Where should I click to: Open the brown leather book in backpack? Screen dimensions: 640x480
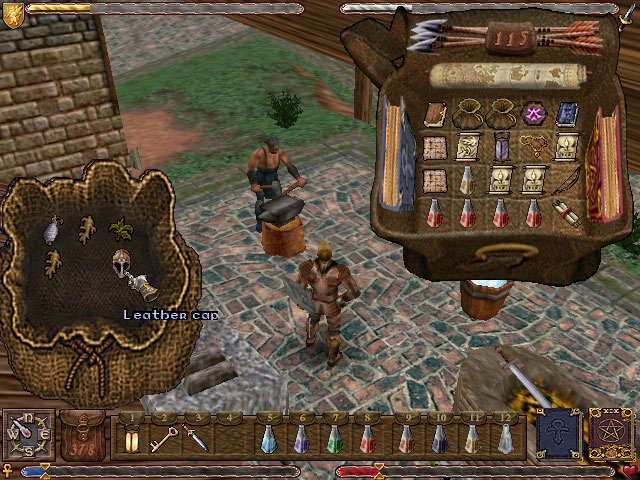(435, 113)
